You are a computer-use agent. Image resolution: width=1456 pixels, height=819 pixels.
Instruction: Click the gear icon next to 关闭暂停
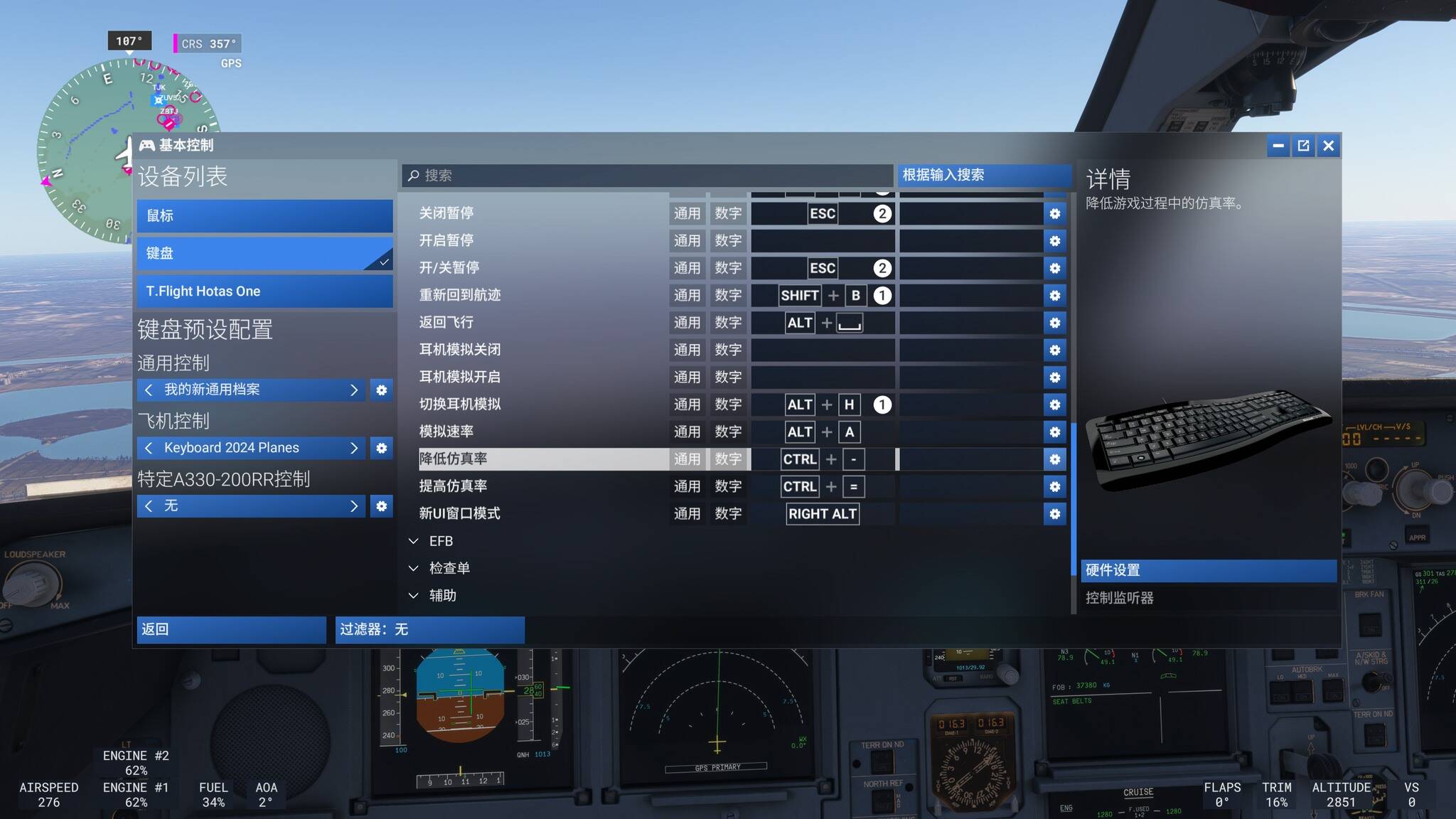[1055, 213]
